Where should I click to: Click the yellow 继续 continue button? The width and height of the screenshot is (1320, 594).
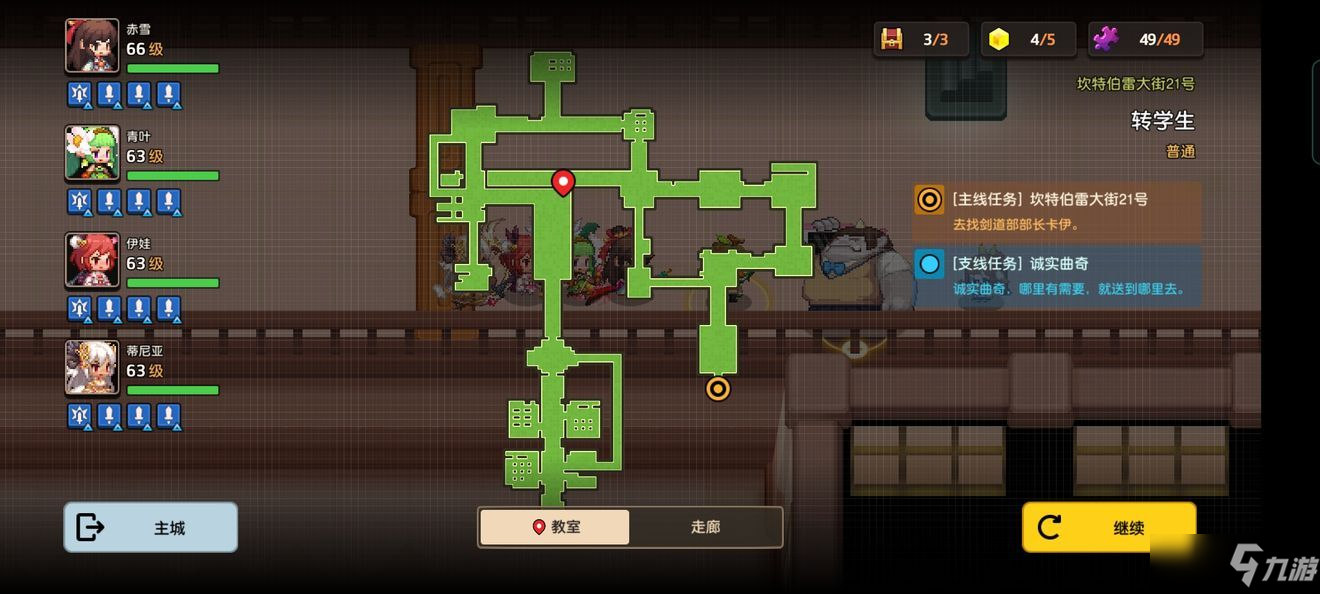(x=1108, y=527)
